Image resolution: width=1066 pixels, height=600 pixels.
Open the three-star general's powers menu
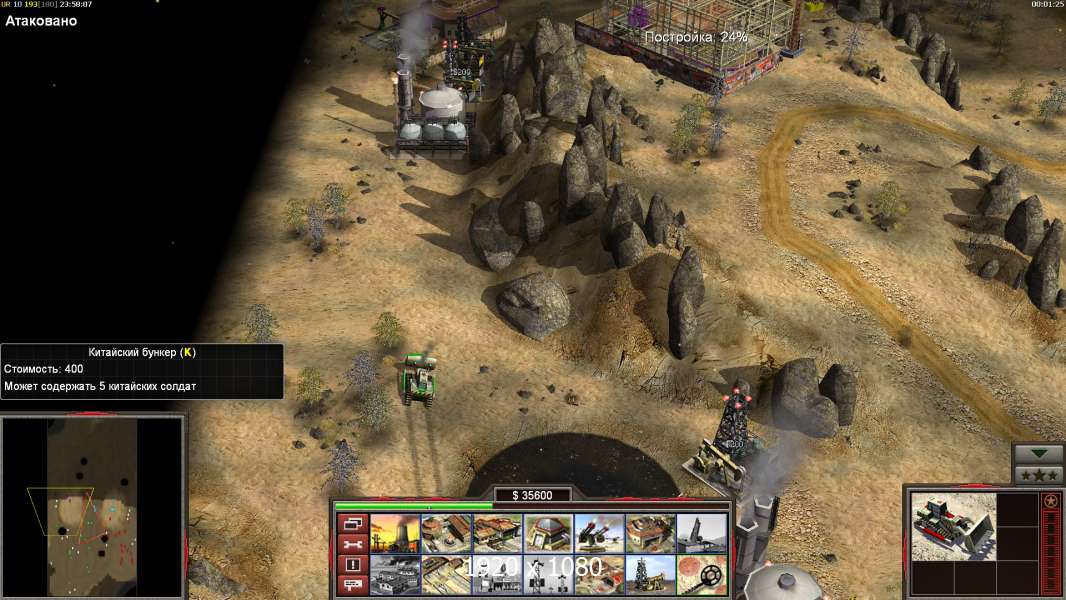click(1038, 475)
